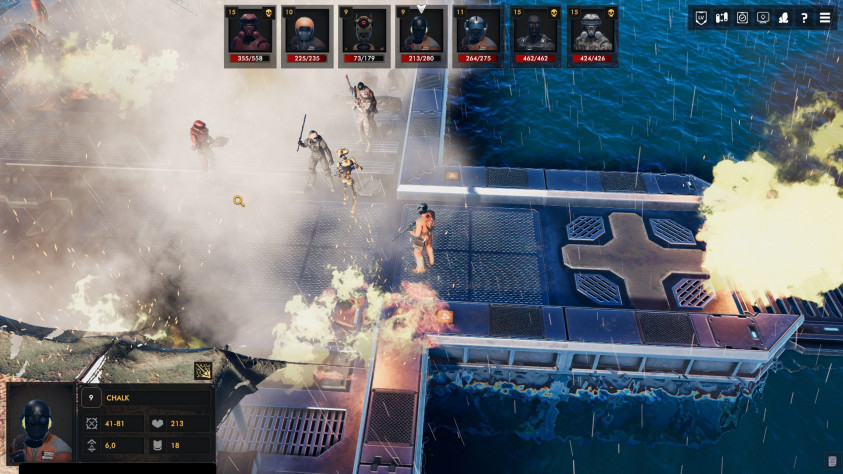Select the red-armored squad portrait with 355/558 health

(250, 35)
